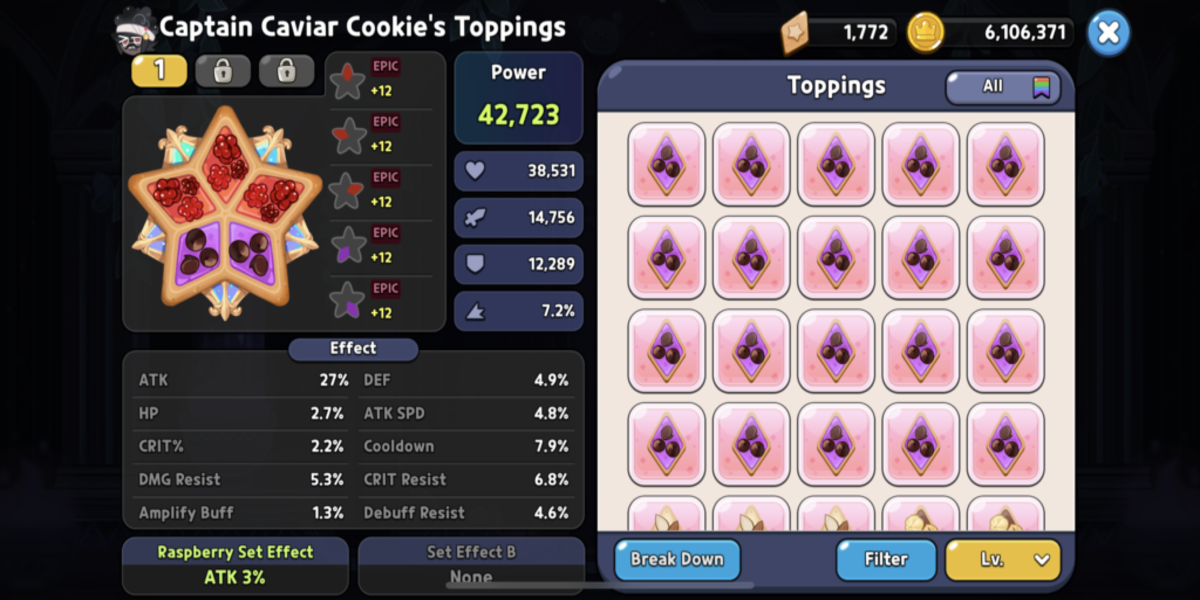Image resolution: width=1200 pixels, height=600 pixels.
Task: View the Set Effect B panel
Action: [471, 565]
